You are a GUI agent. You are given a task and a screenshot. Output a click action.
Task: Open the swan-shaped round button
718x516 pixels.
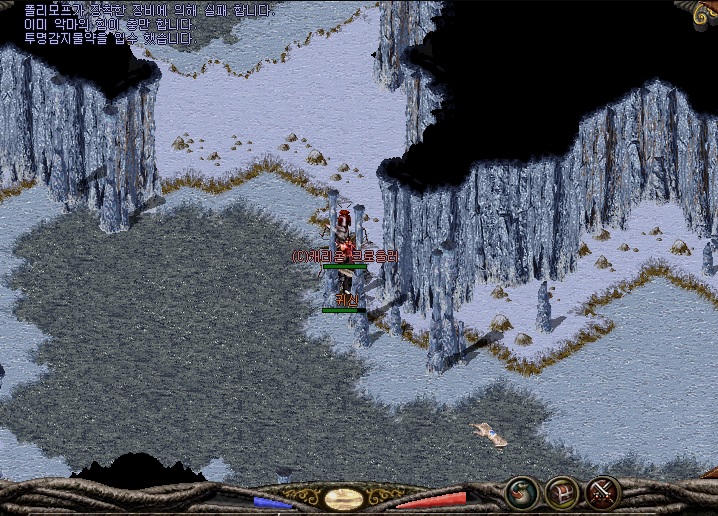522,492
